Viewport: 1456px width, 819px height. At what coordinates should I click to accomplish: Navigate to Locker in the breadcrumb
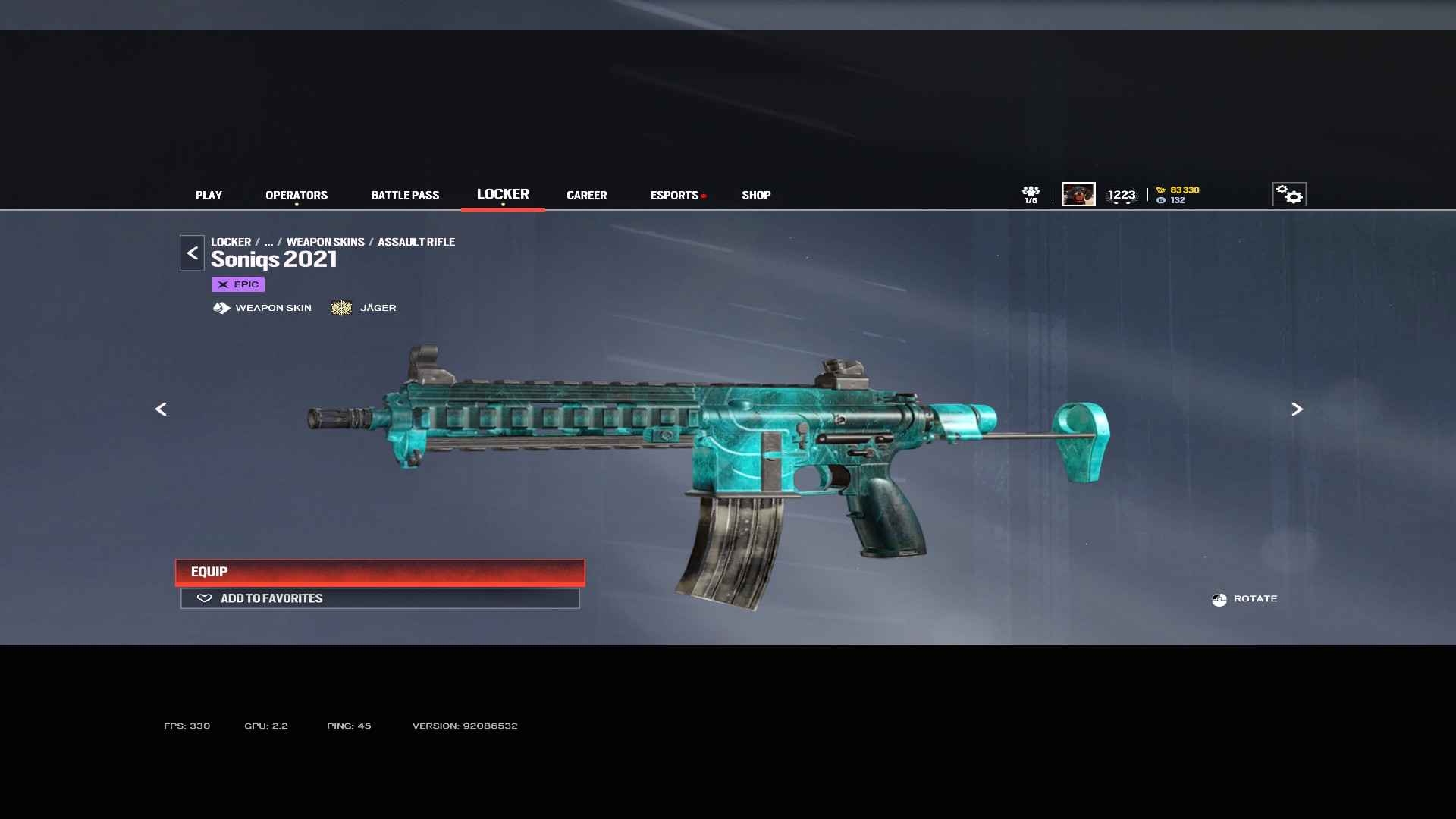tap(231, 242)
